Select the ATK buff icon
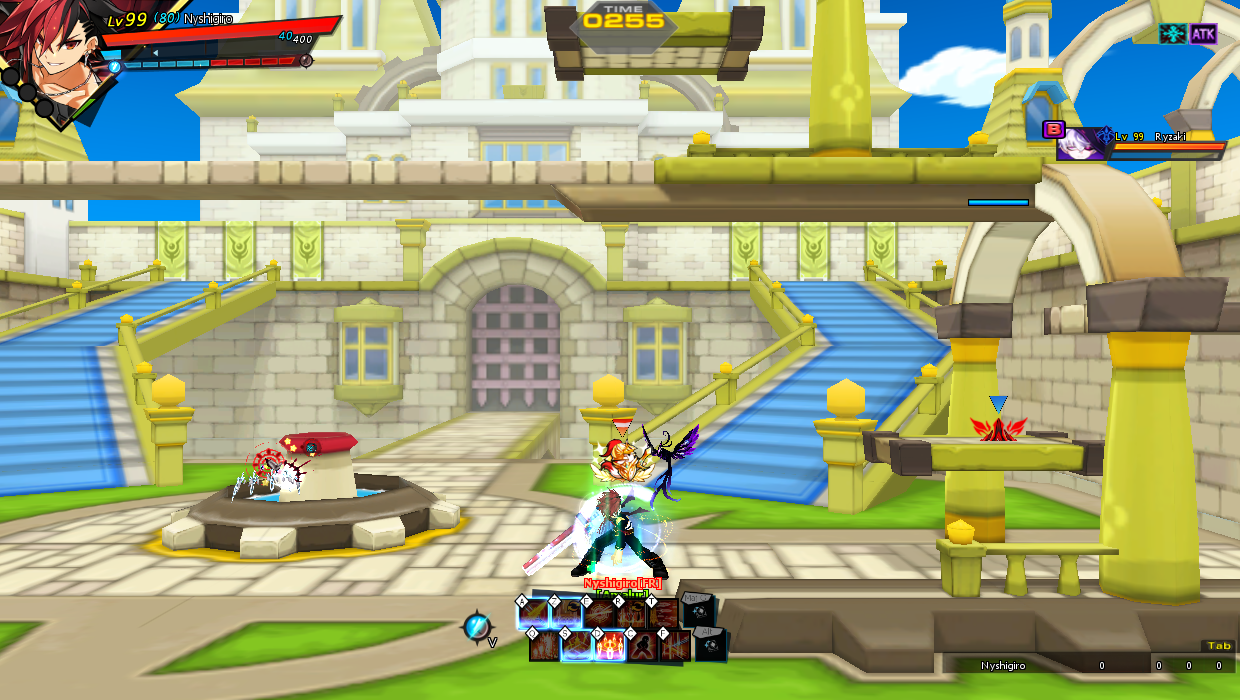The height and width of the screenshot is (700, 1240). 1203,34
